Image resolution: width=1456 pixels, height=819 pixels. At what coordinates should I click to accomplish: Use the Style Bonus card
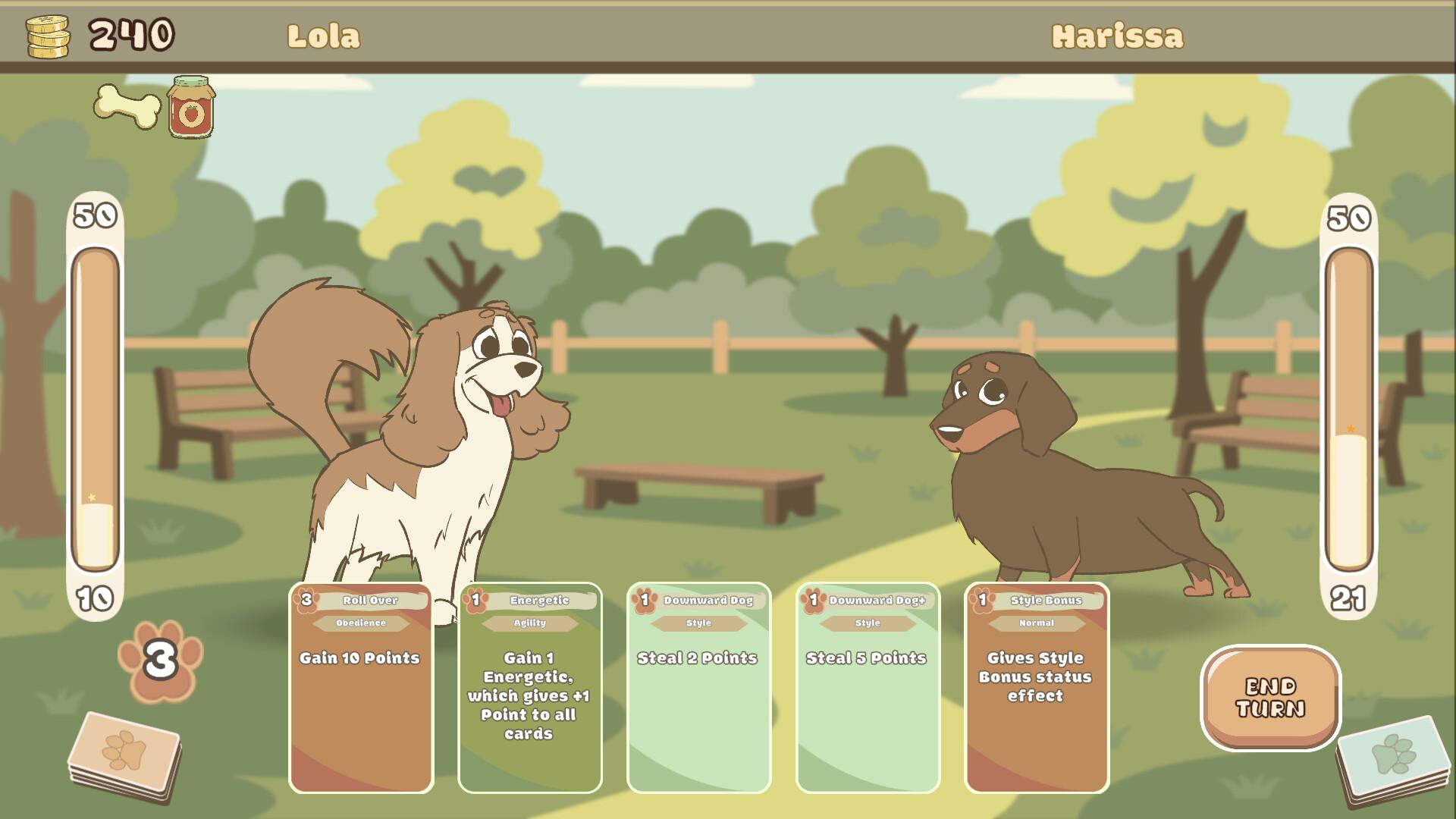click(x=1037, y=687)
